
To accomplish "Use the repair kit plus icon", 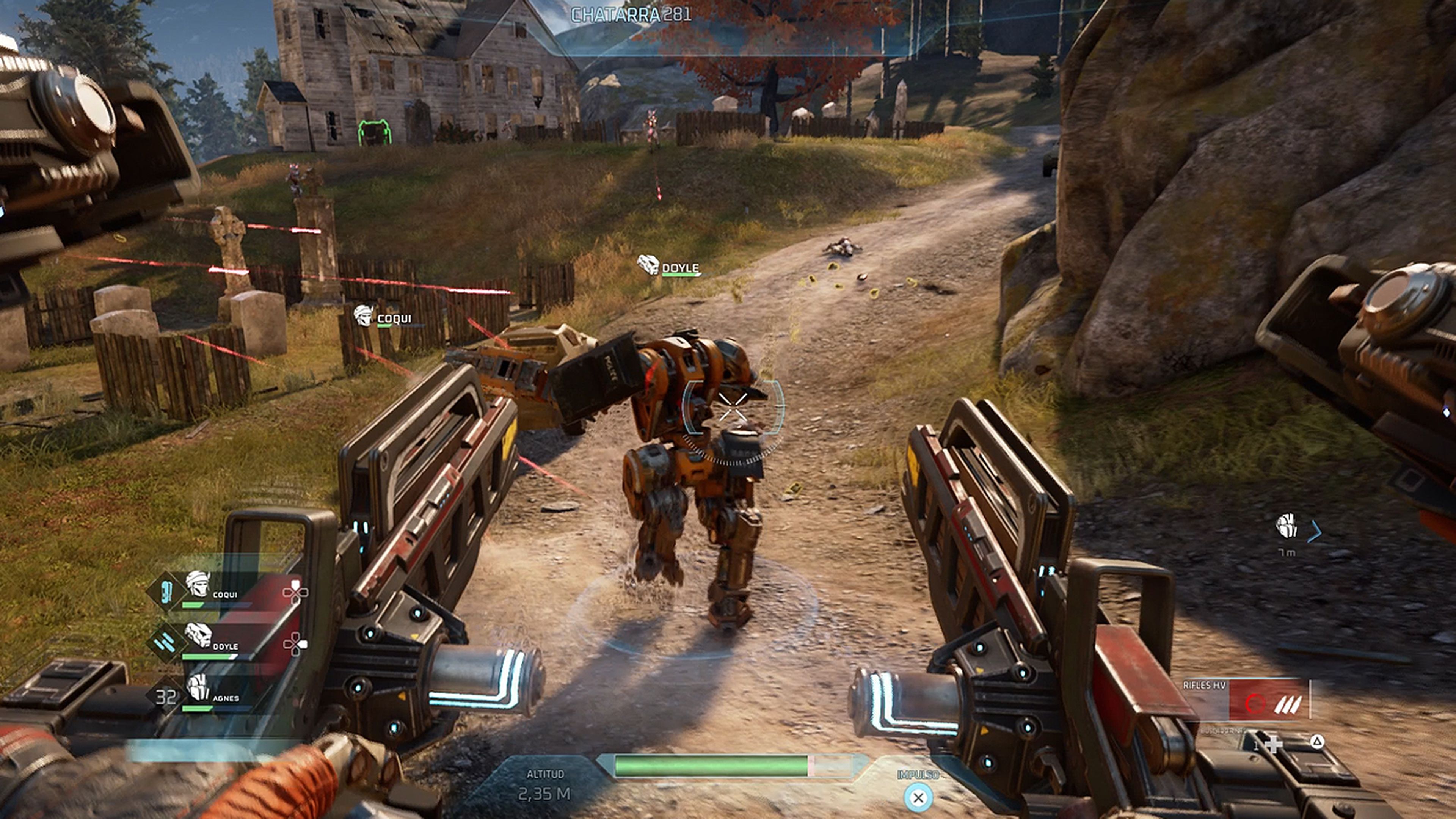I will coord(1273,744).
